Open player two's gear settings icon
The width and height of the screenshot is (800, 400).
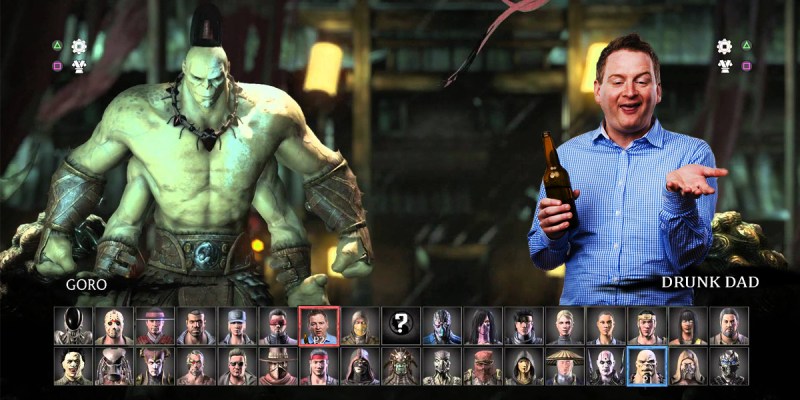click(724, 46)
